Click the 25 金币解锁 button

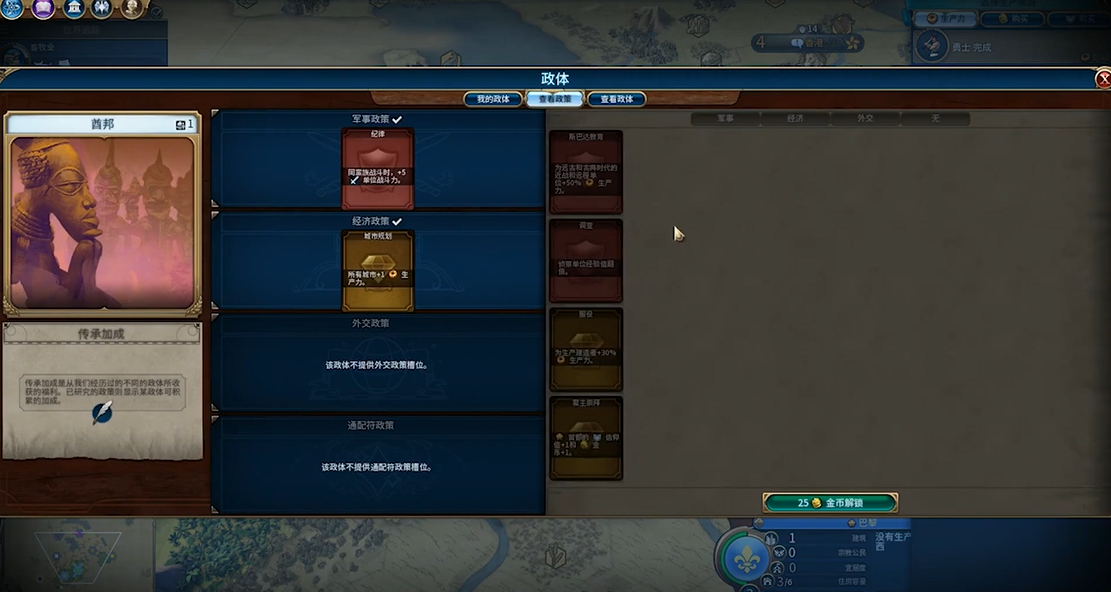point(830,502)
